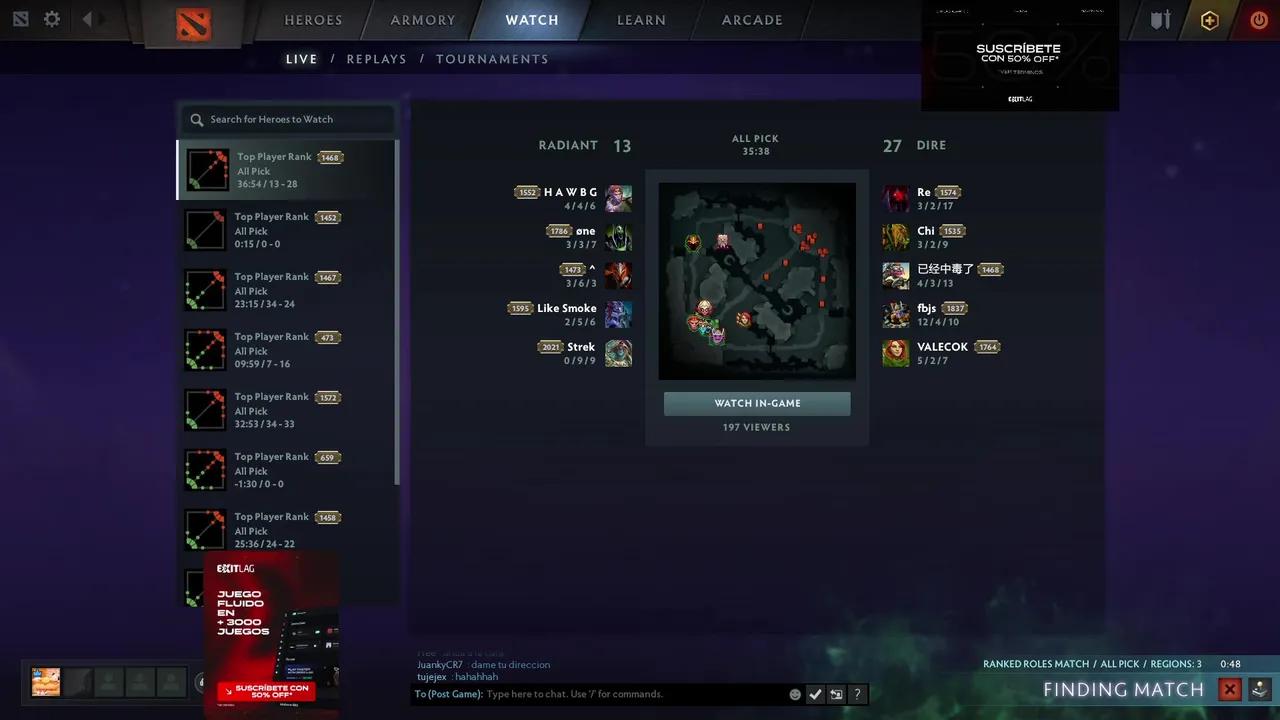Screen dimensions: 1280x720
Task: Click the chat checkmark icon
Action: (x=815, y=694)
